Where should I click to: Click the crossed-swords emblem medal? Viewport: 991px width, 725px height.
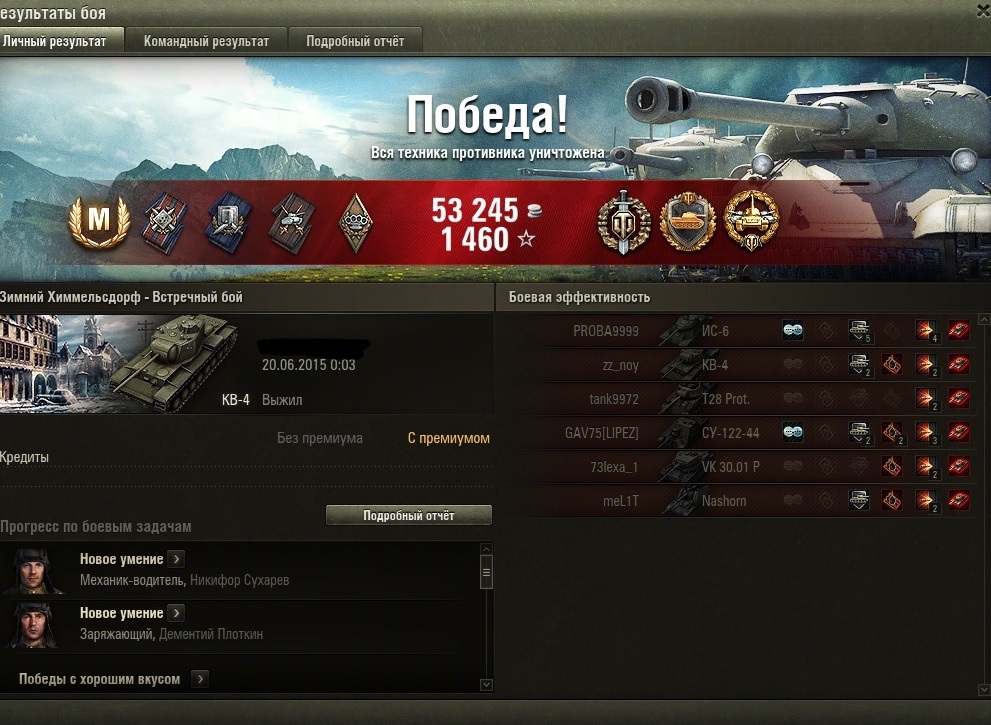coord(623,222)
